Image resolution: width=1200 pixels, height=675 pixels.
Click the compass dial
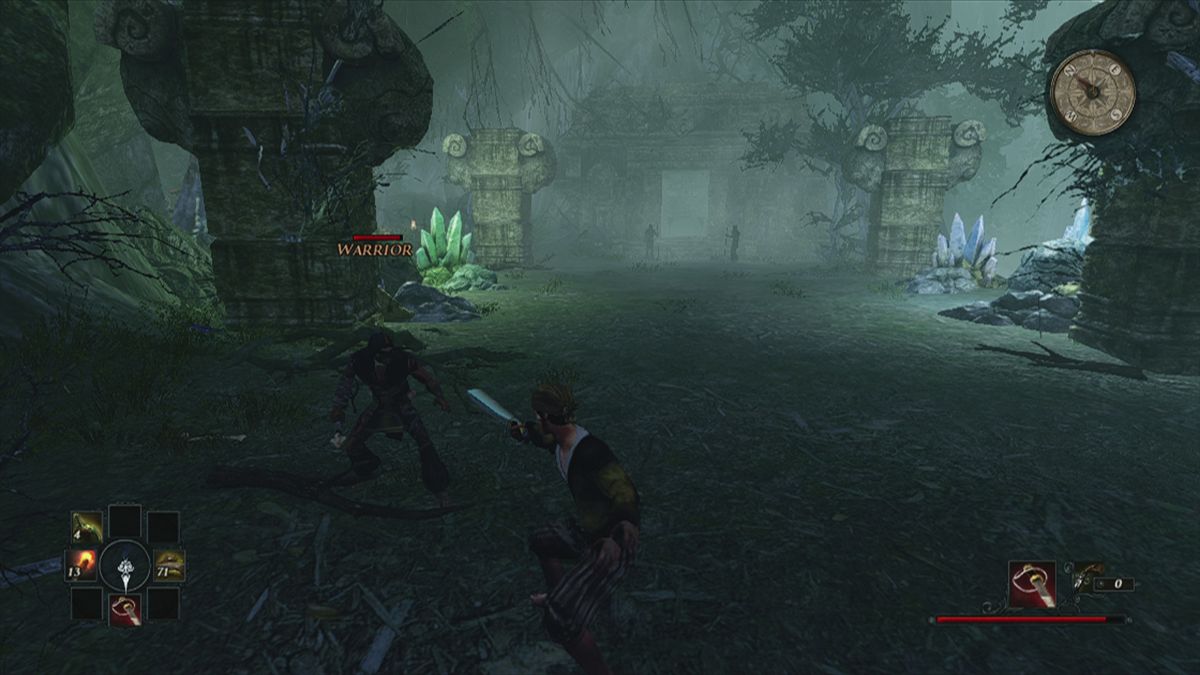point(1093,92)
